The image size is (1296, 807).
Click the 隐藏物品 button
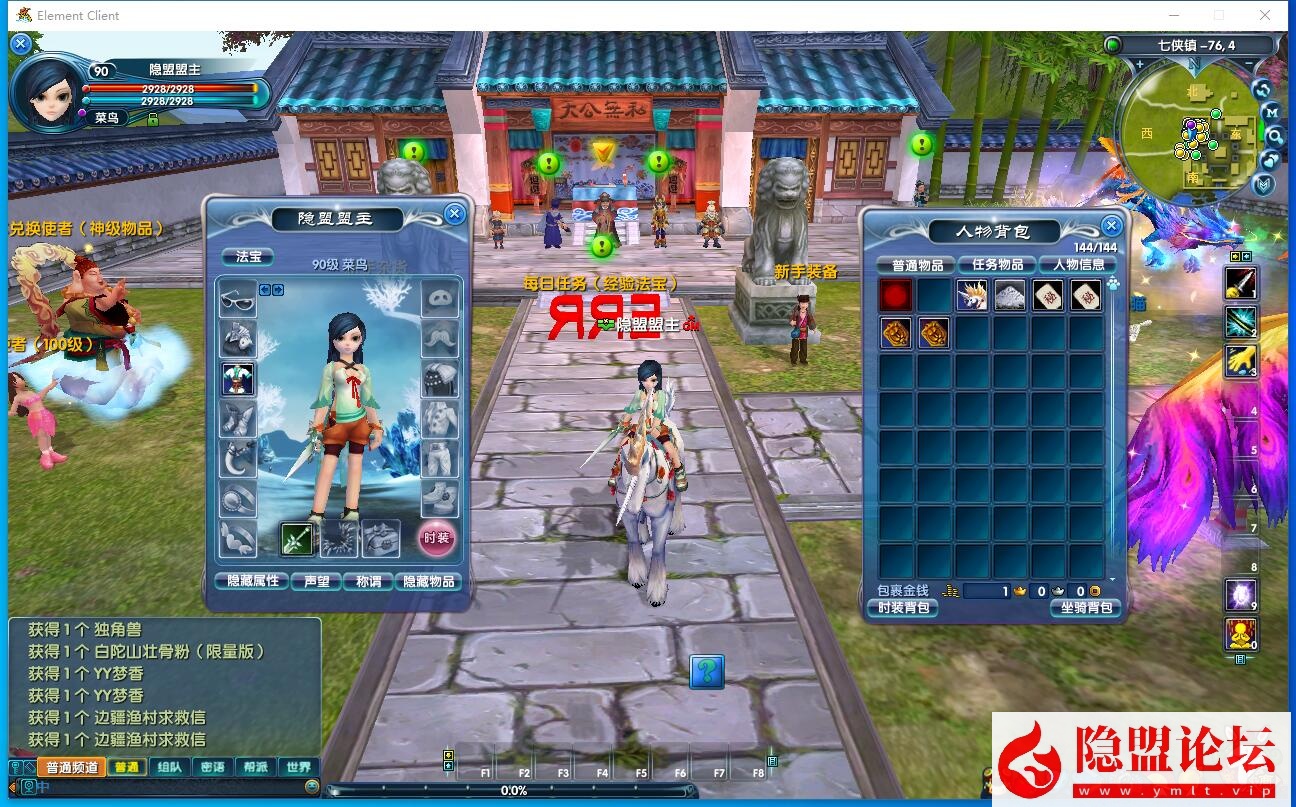click(x=429, y=581)
